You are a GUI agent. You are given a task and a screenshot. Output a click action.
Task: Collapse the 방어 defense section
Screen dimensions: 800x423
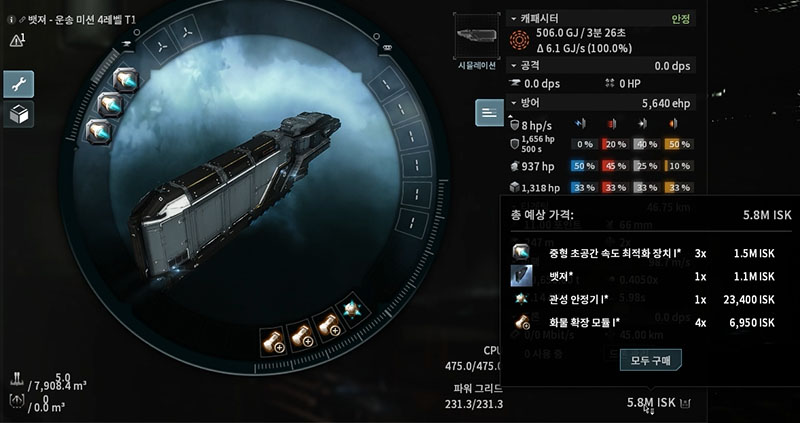pos(514,102)
